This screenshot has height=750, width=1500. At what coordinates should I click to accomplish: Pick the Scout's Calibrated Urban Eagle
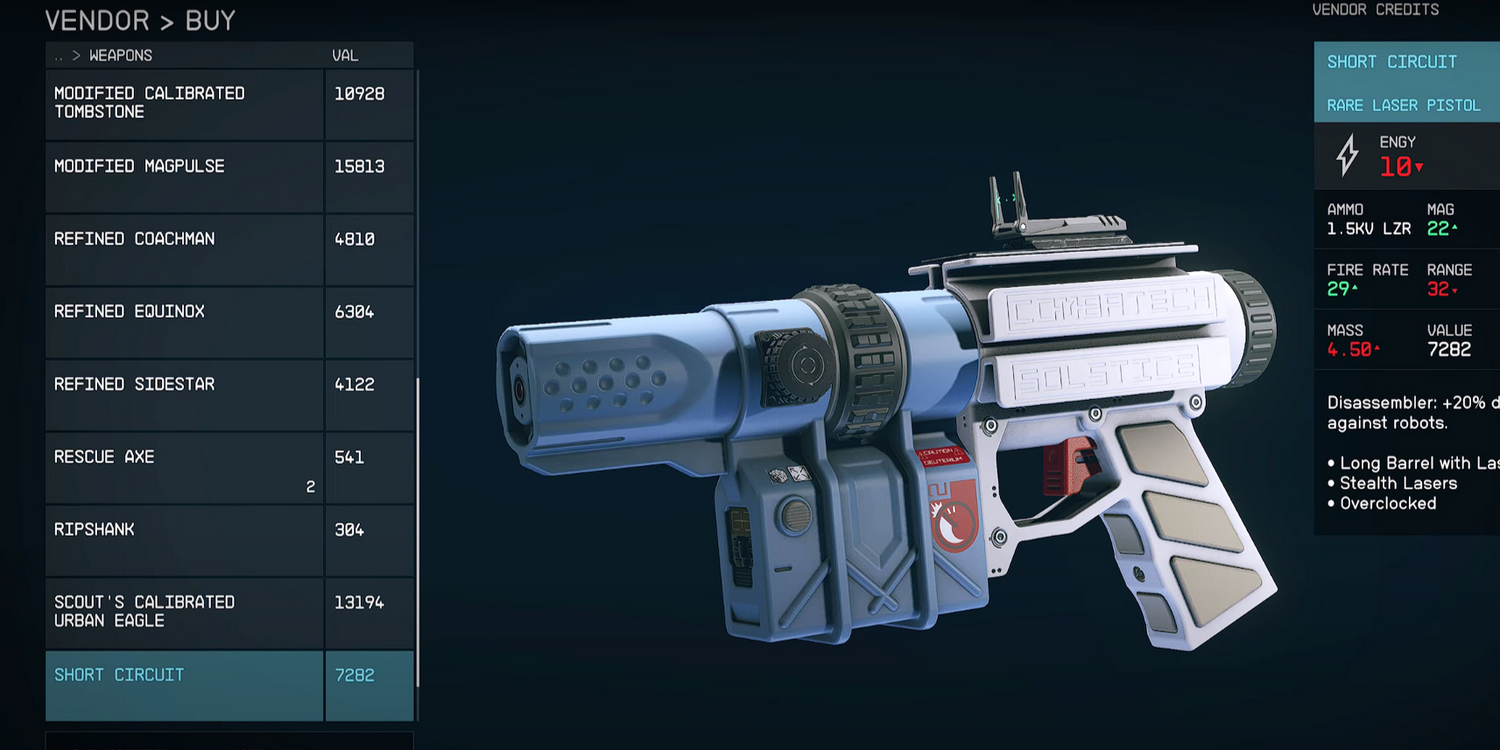click(x=185, y=612)
